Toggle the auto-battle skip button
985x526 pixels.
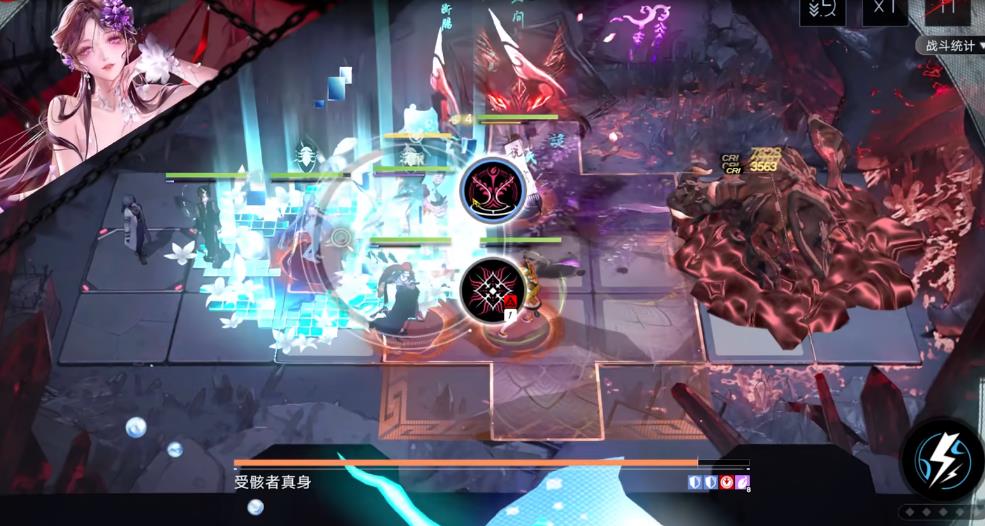[x=823, y=10]
